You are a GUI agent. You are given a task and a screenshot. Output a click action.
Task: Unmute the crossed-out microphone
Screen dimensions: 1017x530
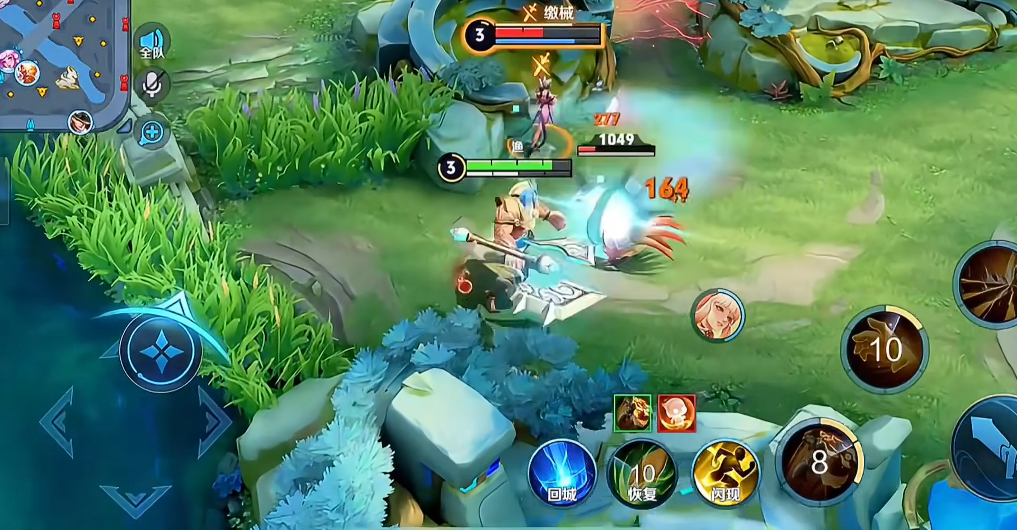coord(152,85)
